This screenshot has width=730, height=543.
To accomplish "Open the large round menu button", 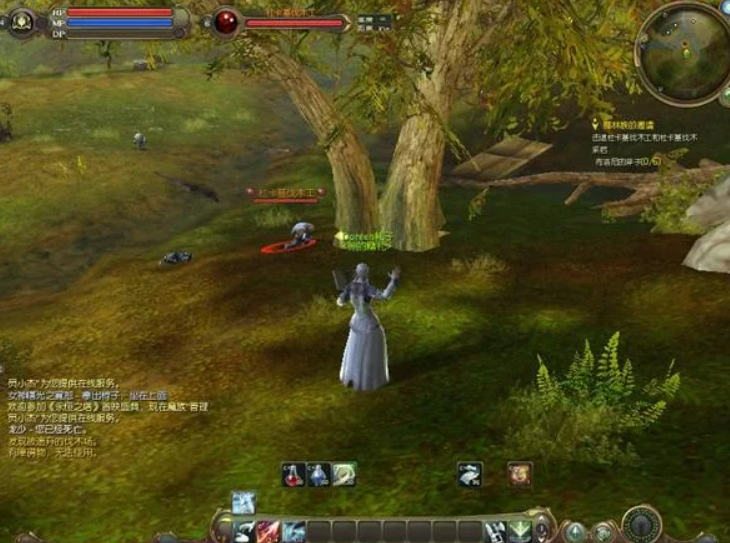I will [x=641, y=523].
